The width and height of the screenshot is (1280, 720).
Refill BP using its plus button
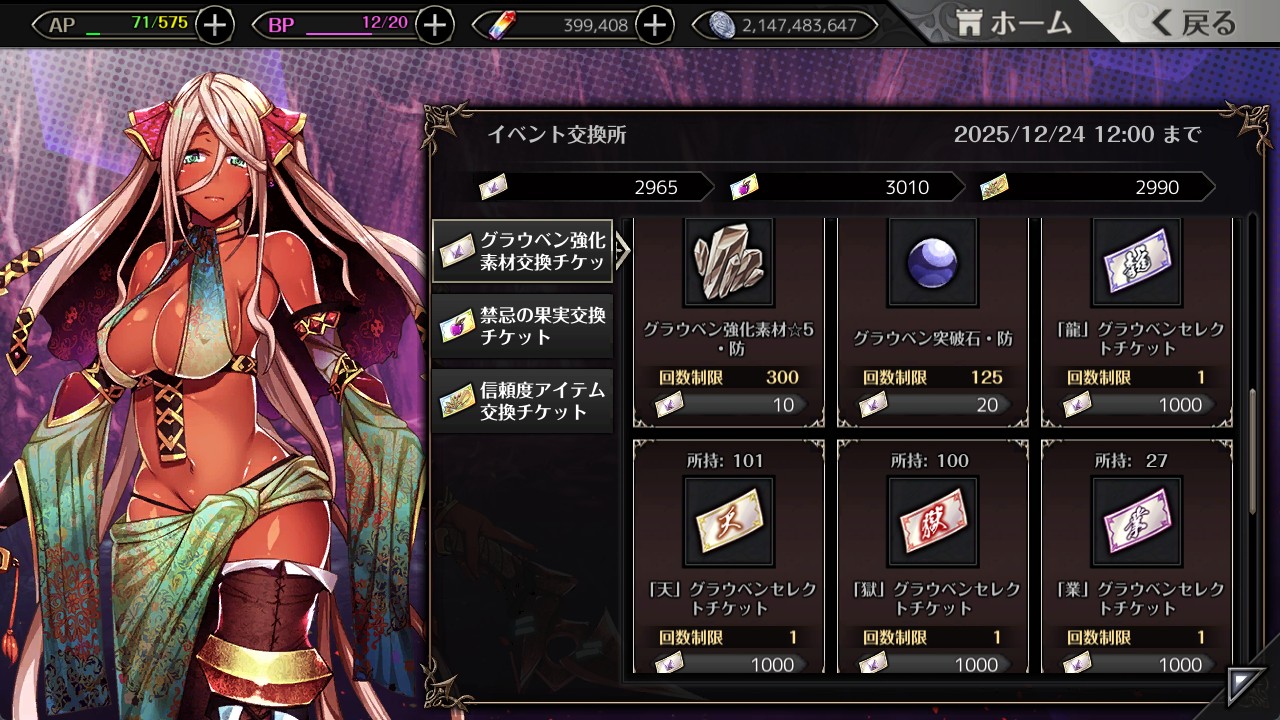(x=434, y=25)
